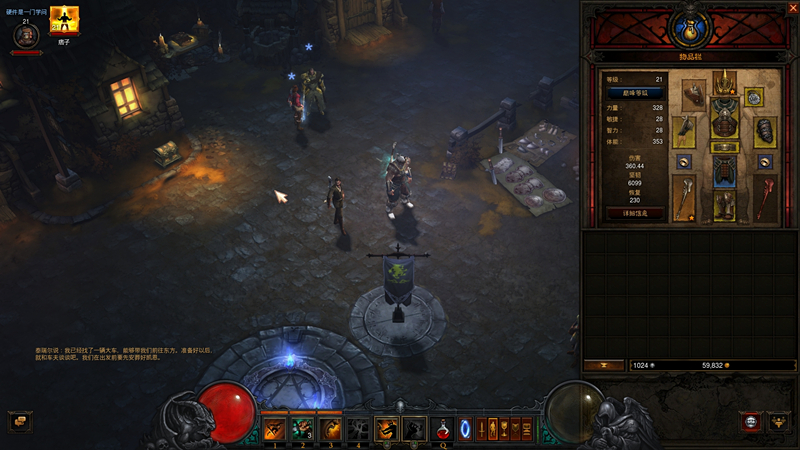
Task: Open the red-framed menu button at bottom right
Action: click(x=751, y=421)
